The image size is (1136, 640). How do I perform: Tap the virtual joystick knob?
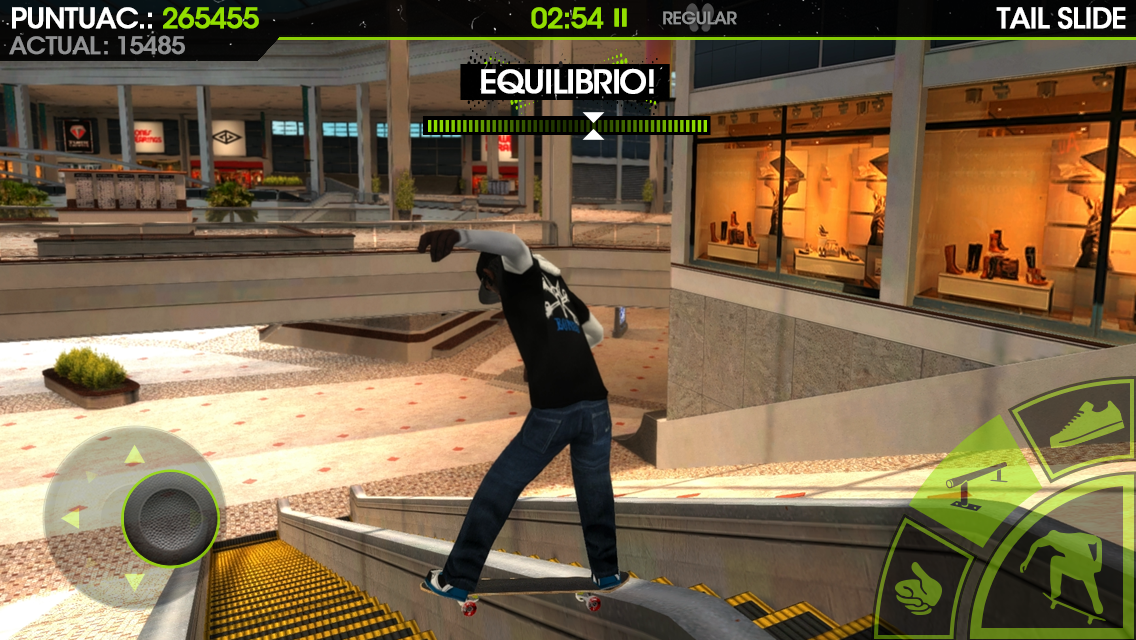(170, 516)
